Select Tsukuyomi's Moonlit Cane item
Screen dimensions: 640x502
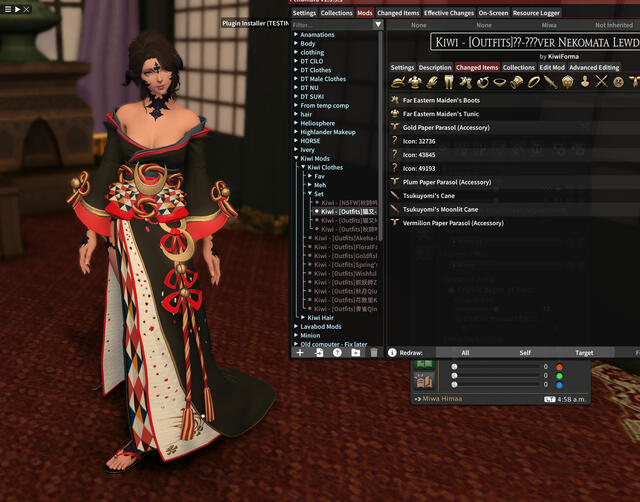click(x=440, y=209)
